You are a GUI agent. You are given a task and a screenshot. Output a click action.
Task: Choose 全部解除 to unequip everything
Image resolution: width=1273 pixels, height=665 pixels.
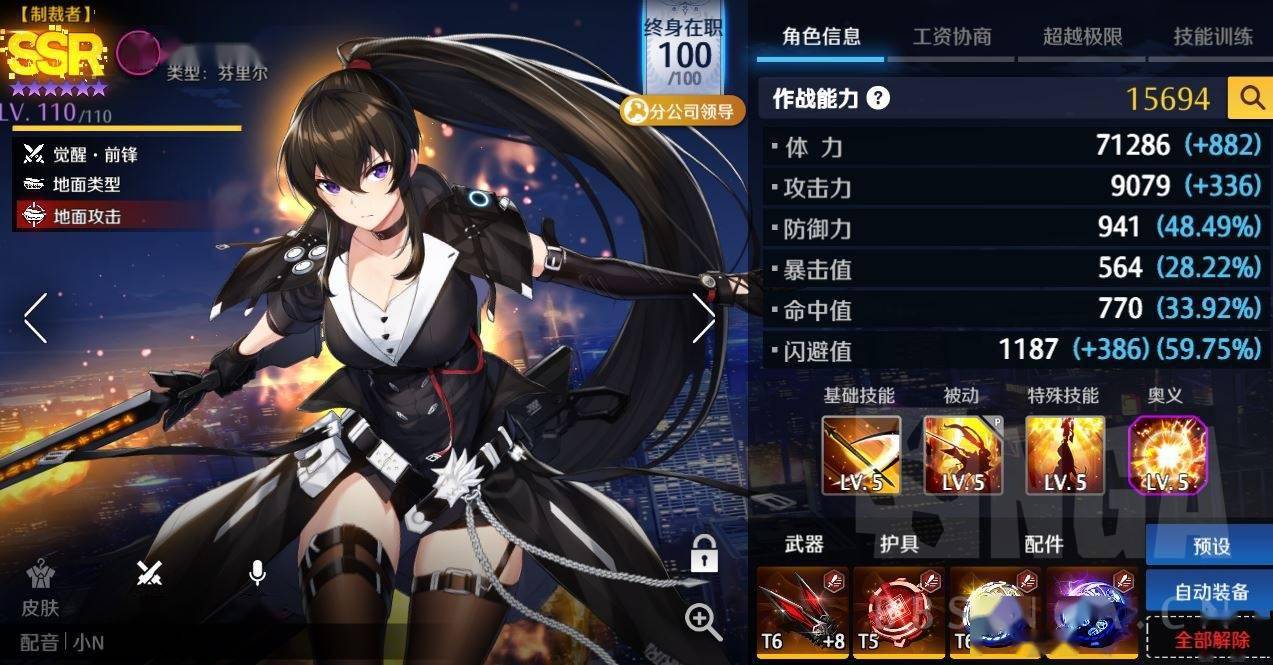click(x=1211, y=639)
